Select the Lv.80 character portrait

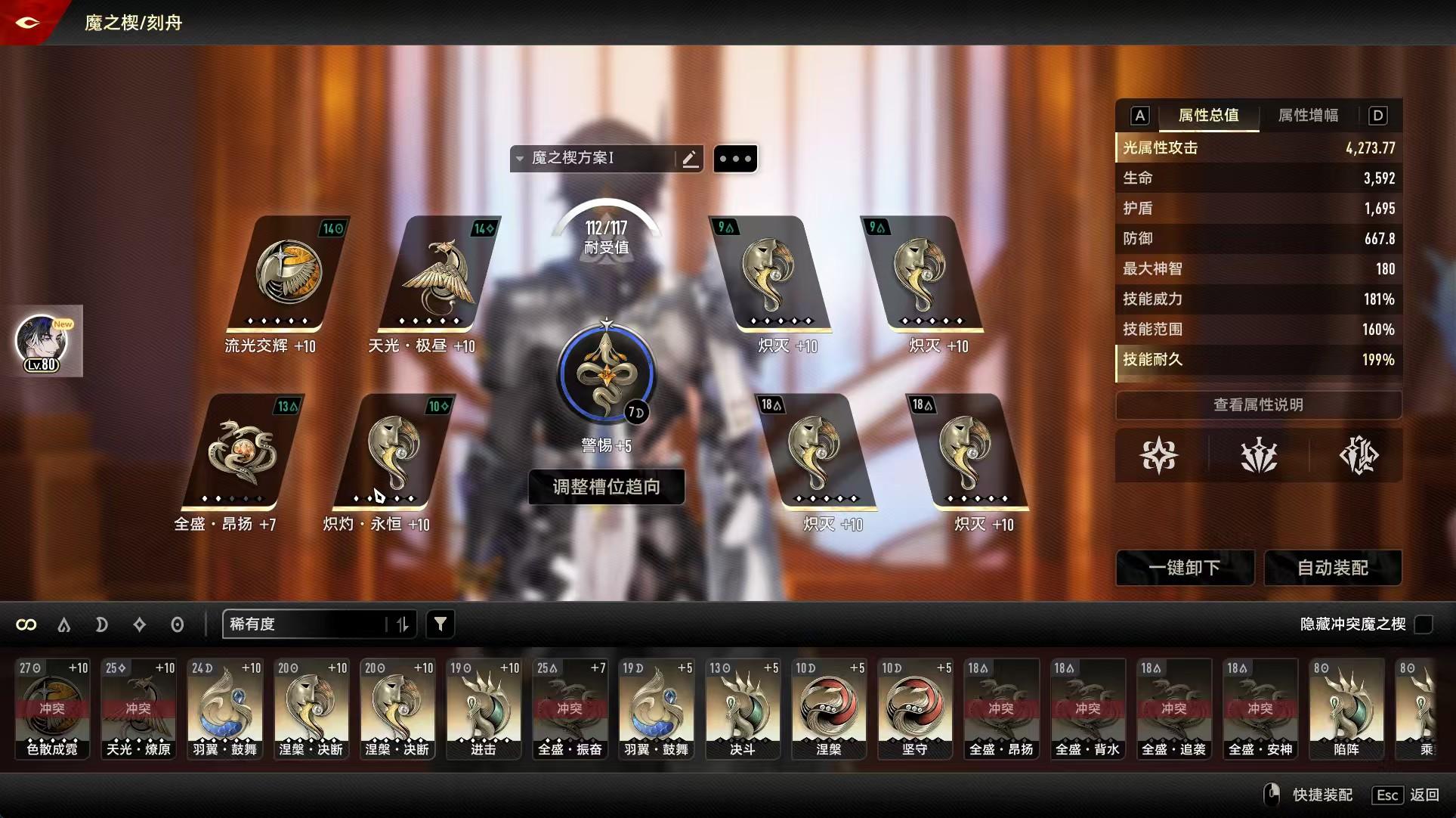42,342
